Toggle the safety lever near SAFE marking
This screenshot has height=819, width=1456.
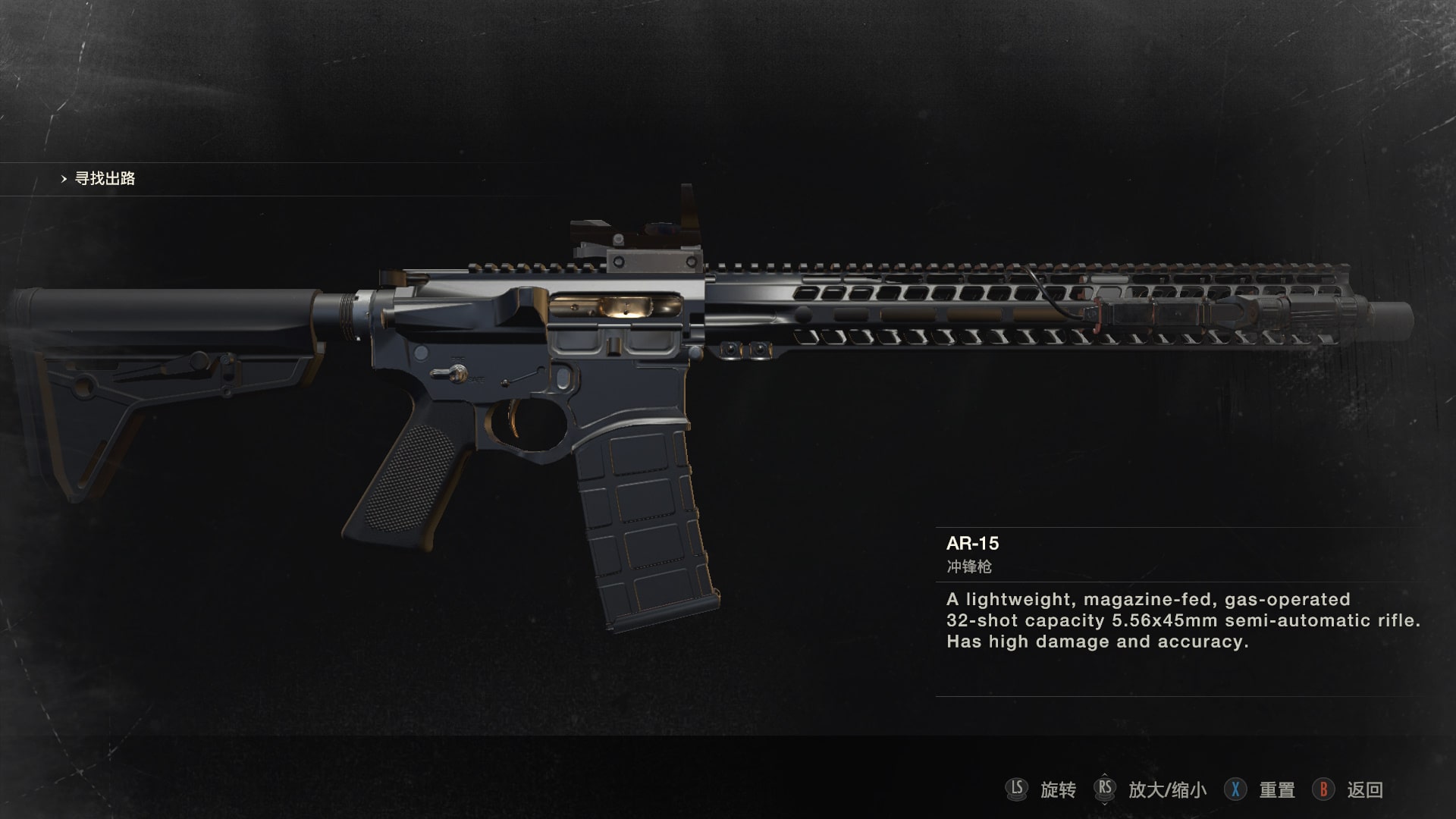463,375
